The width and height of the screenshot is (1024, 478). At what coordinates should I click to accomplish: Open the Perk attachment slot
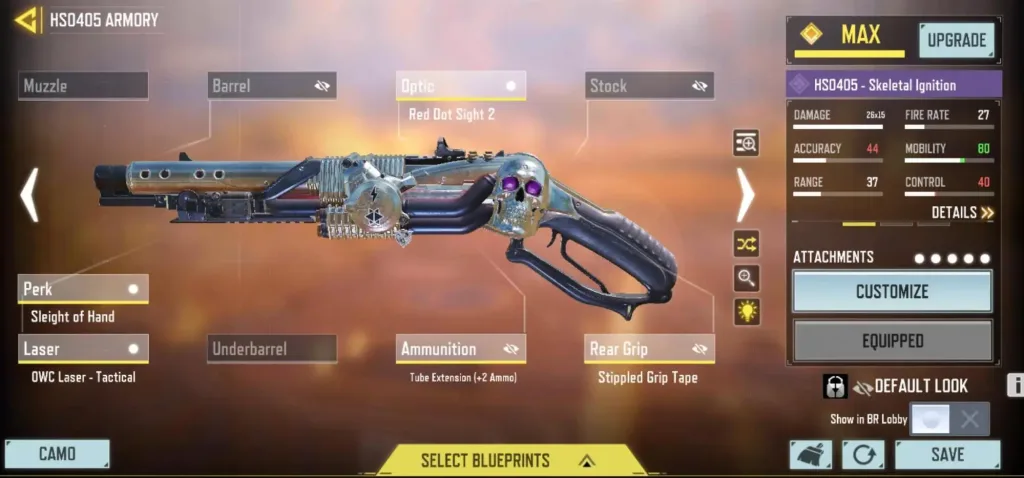pyautogui.click(x=83, y=289)
